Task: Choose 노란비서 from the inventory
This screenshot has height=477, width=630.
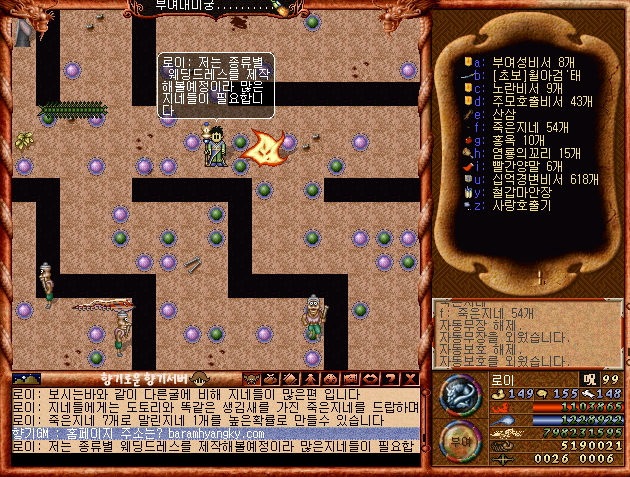Action: click(515, 88)
